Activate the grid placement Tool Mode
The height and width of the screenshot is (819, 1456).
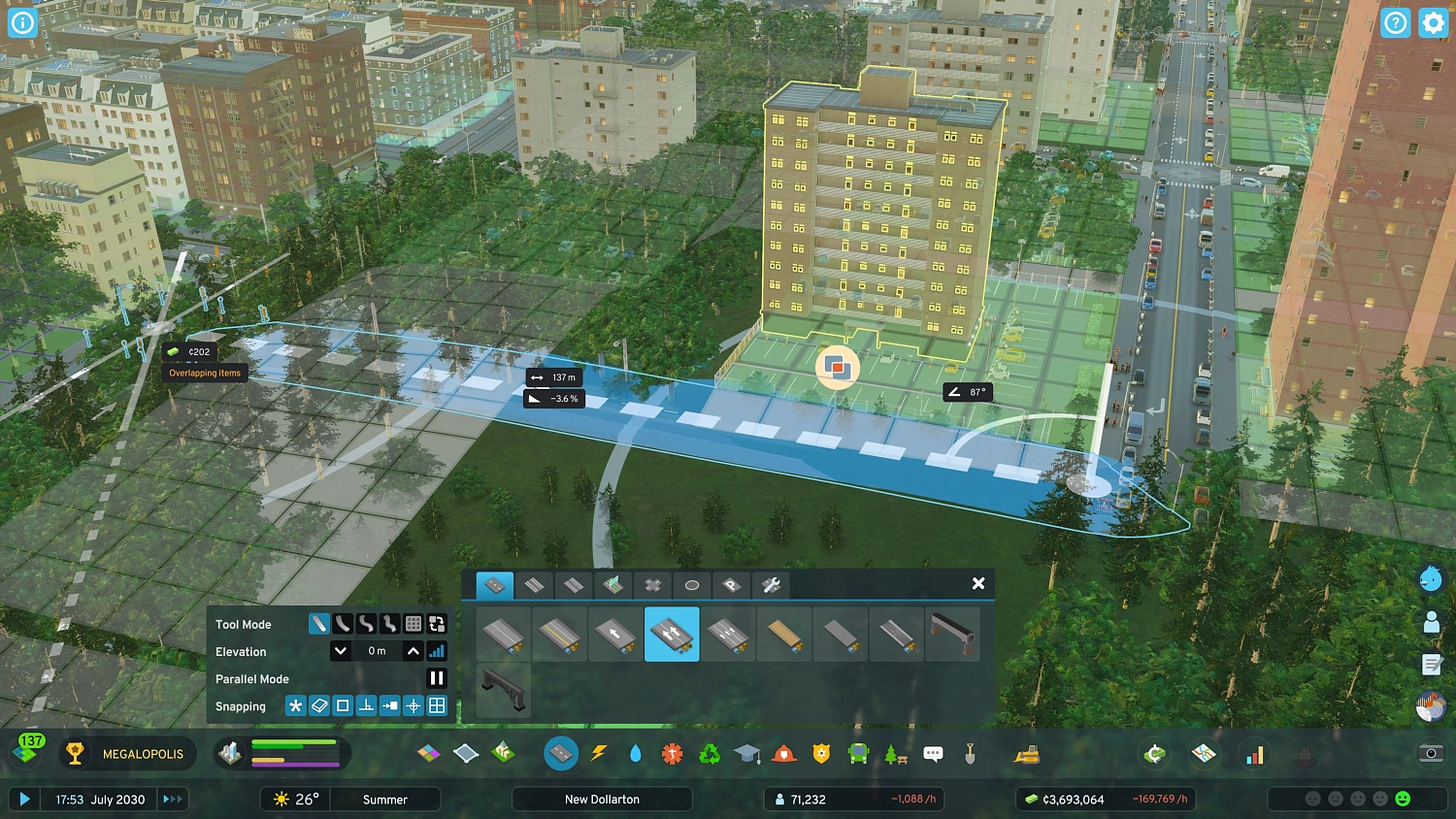(x=414, y=623)
